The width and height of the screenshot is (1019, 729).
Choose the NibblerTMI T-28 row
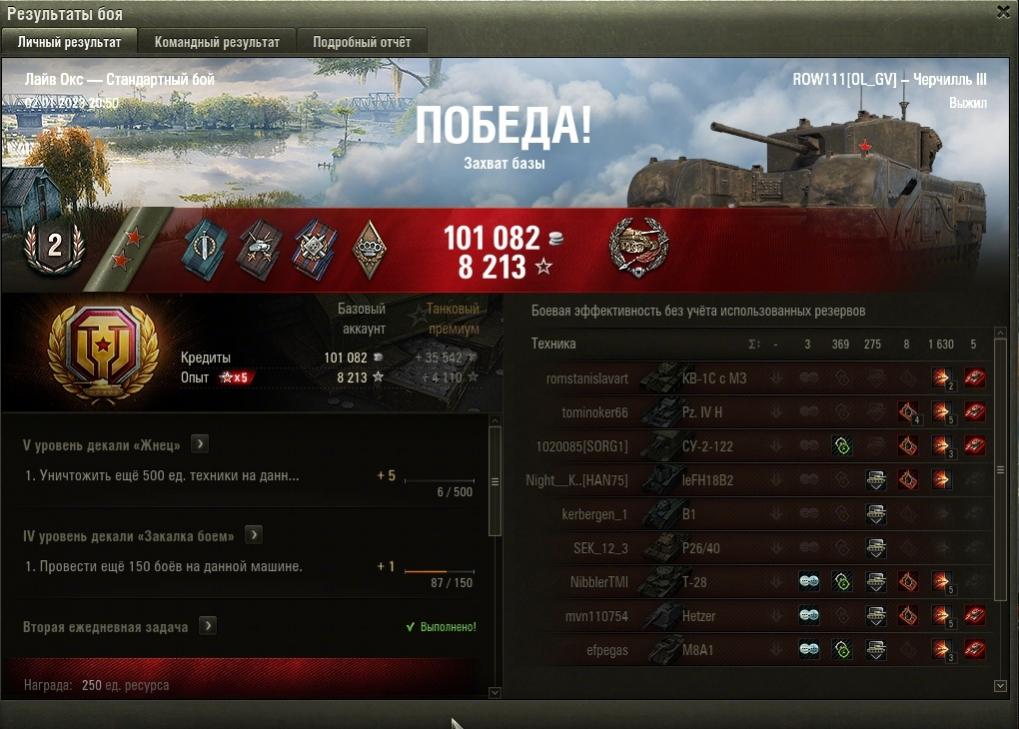click(x=760, y=582)
